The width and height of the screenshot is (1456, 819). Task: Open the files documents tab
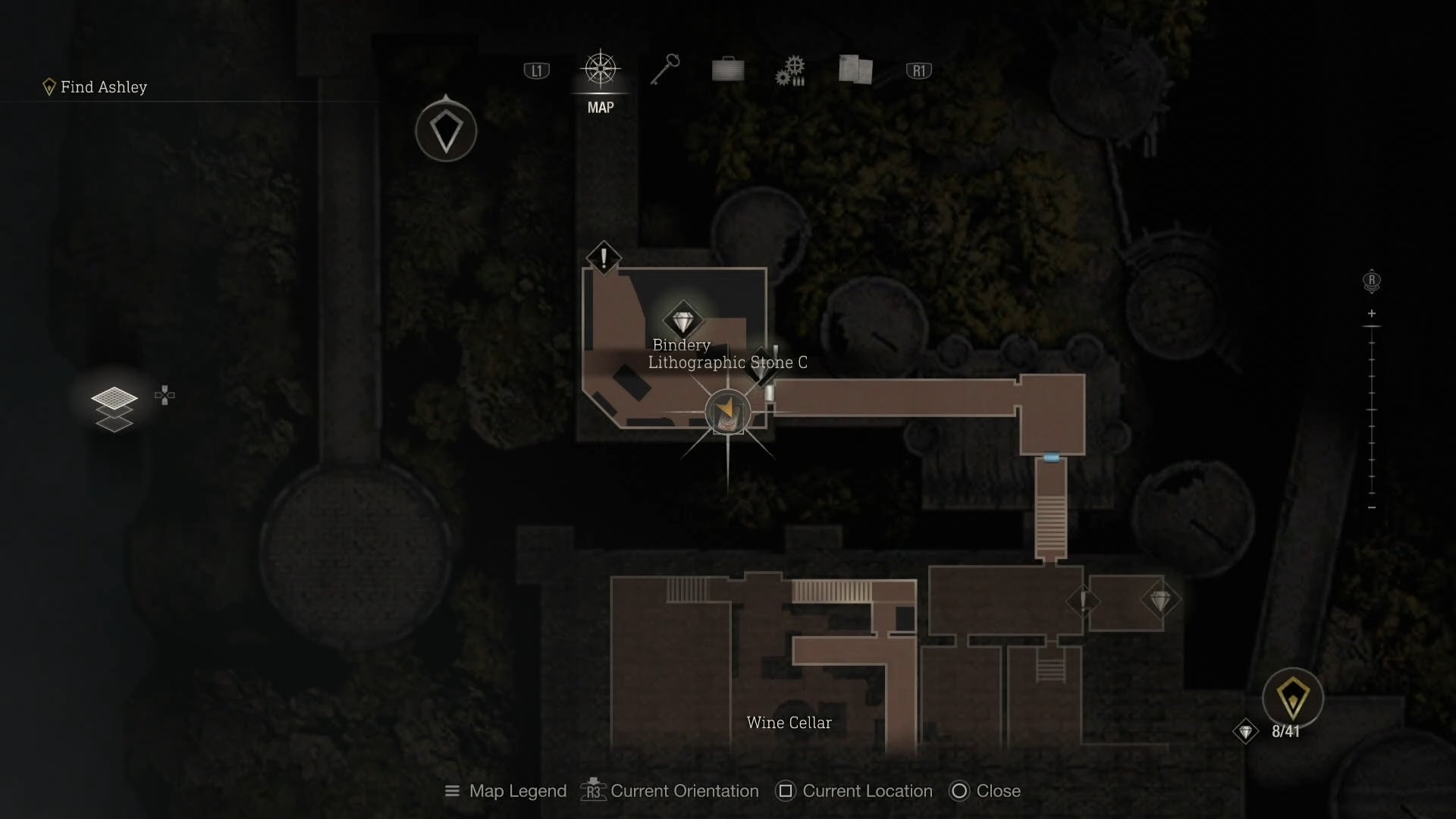click(855, 70)
